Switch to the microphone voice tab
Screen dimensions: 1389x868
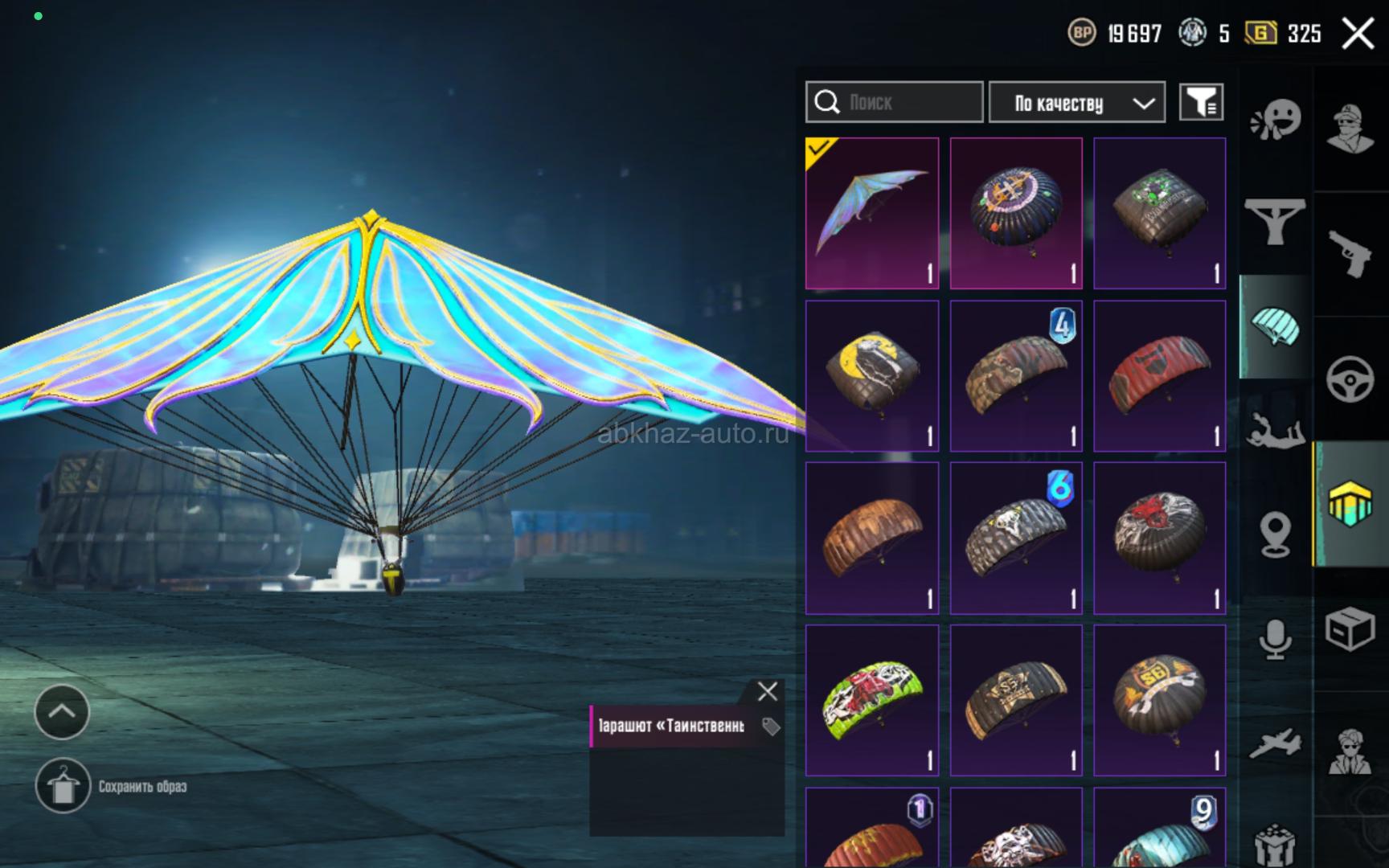[1276, 640]
